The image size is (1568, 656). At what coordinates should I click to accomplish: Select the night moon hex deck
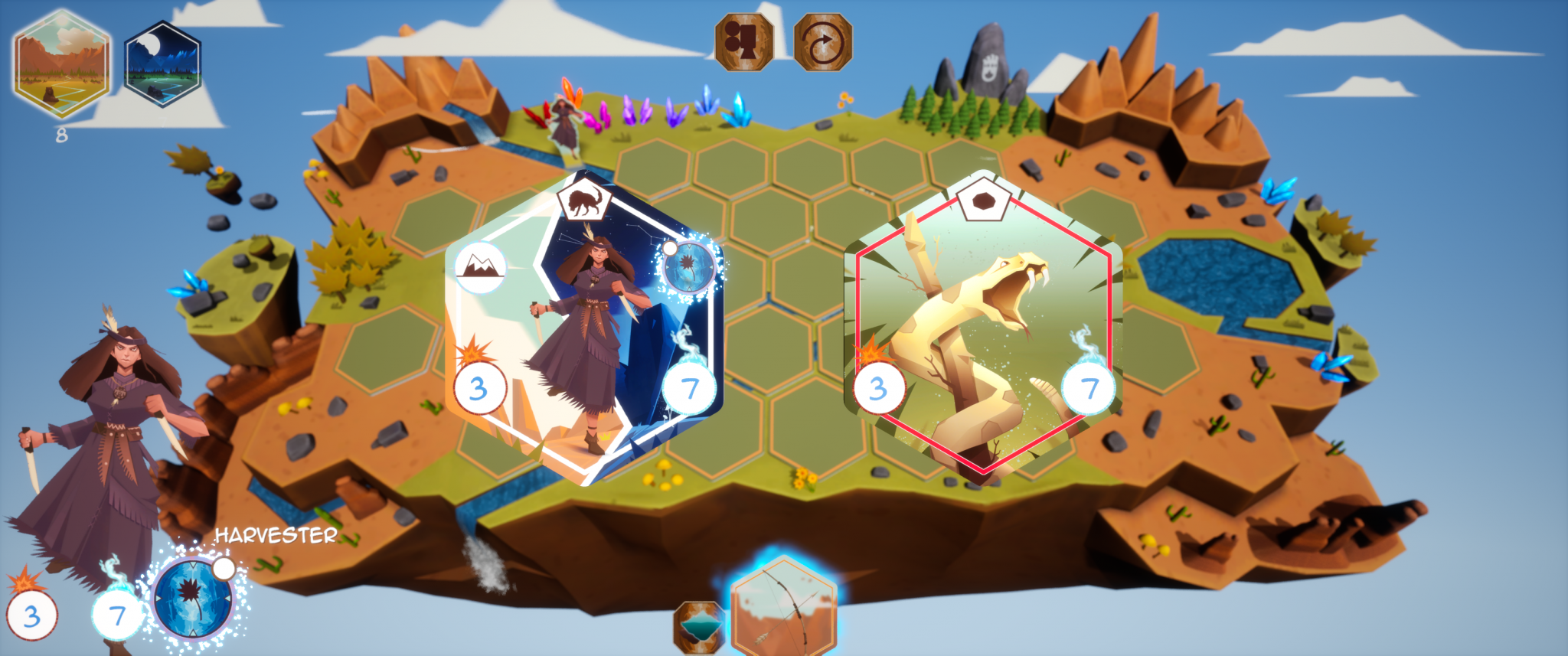(x=162, y=64)
